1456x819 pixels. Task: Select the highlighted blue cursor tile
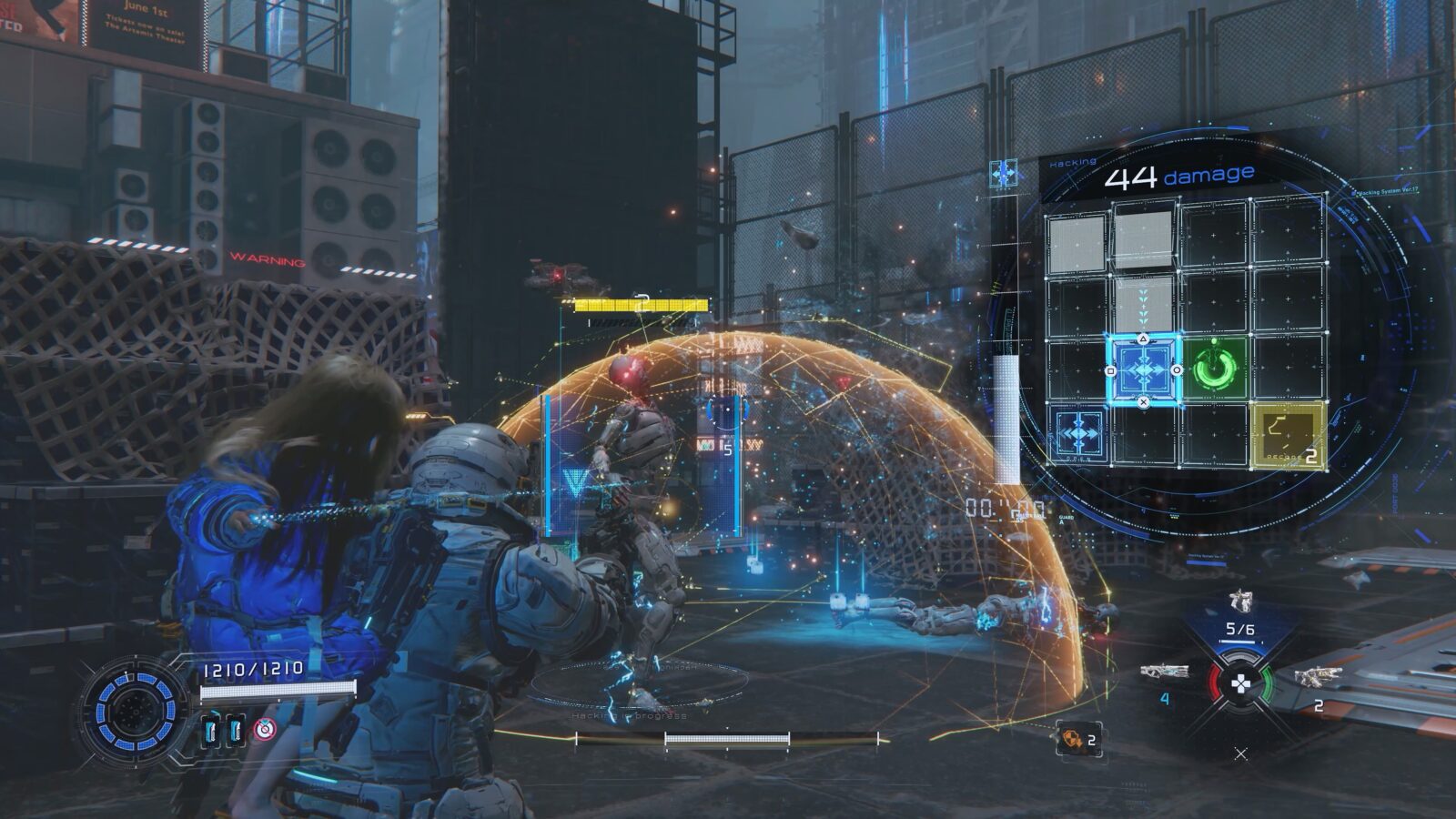1144,369
